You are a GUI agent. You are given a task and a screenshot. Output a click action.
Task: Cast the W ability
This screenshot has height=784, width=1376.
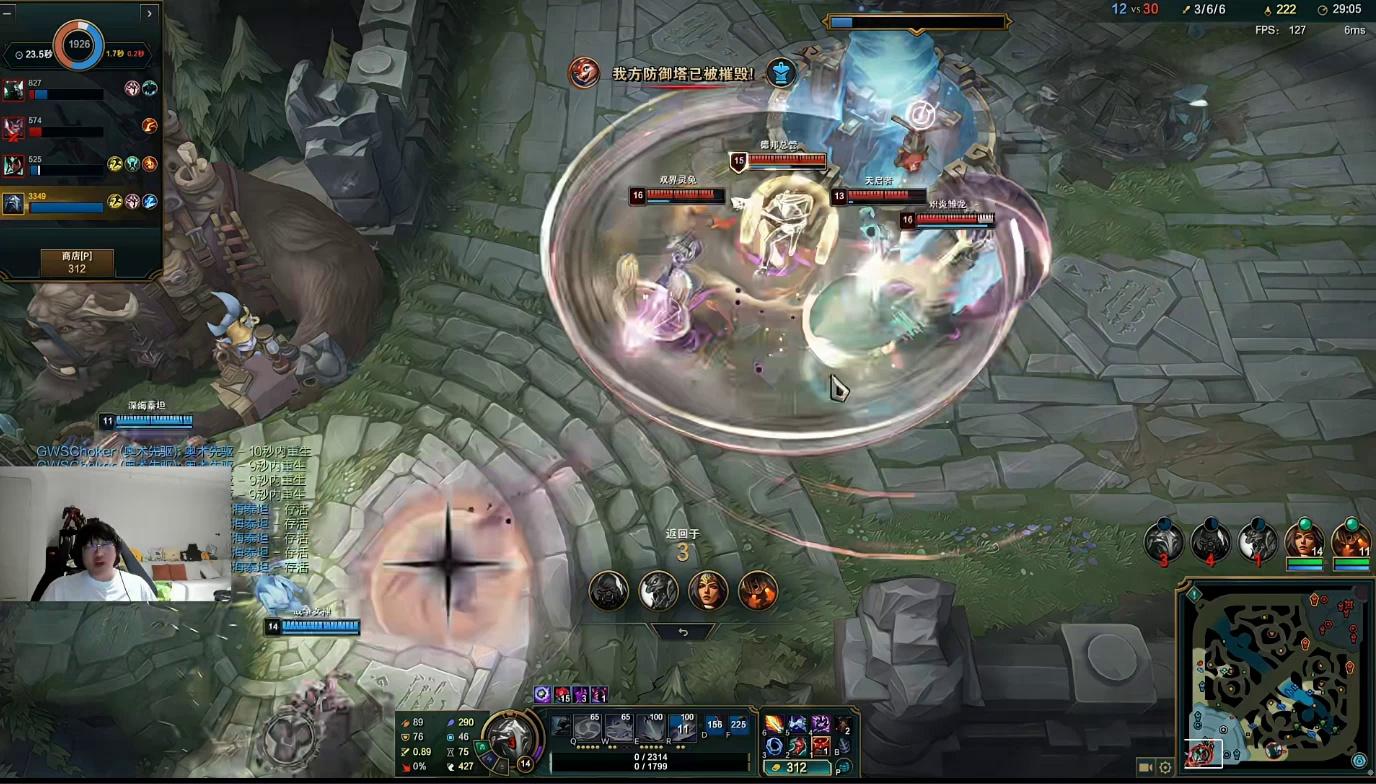point(620,727)
